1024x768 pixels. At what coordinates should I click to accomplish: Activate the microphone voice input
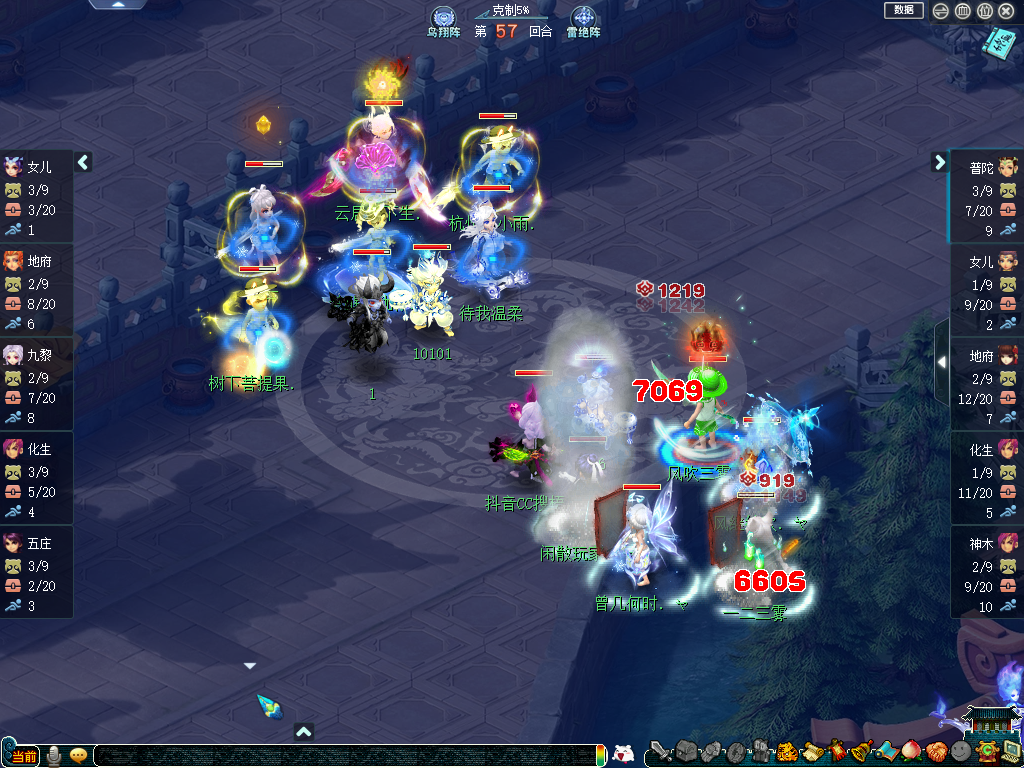(54, 755)
